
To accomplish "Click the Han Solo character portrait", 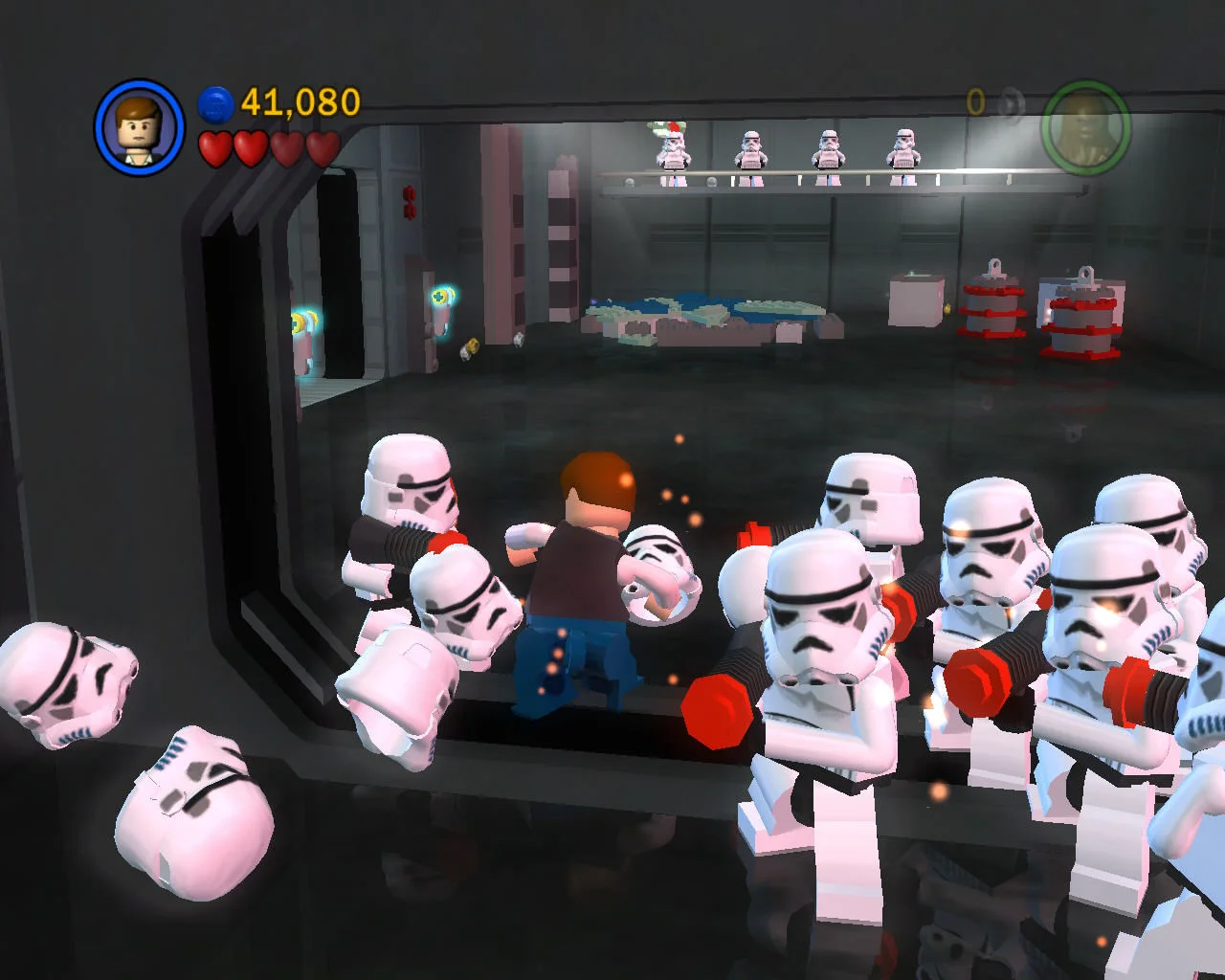I will [139, 128].
